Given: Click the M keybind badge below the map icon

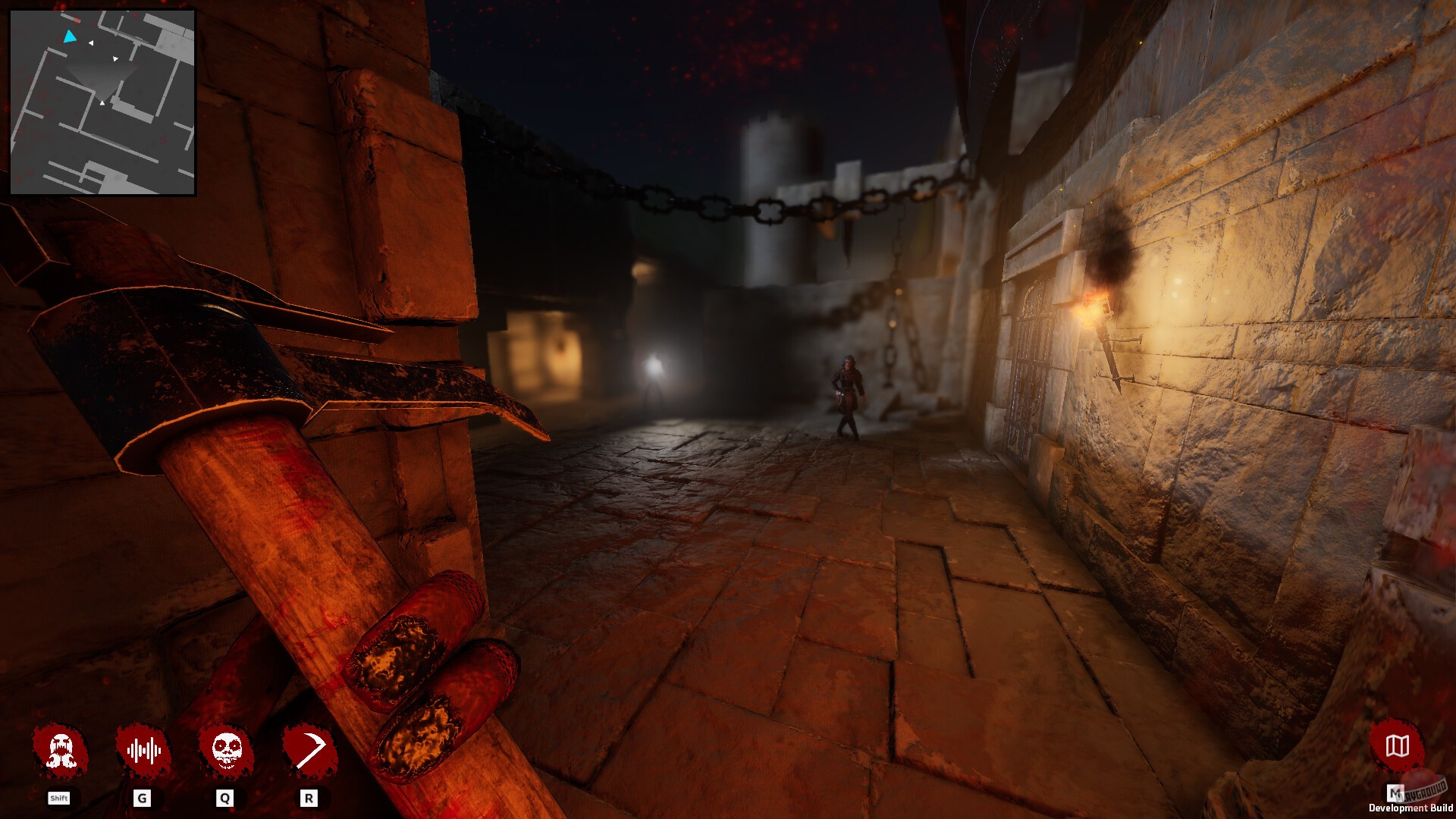Looking at the screenshot, I should pos(1395,794).
